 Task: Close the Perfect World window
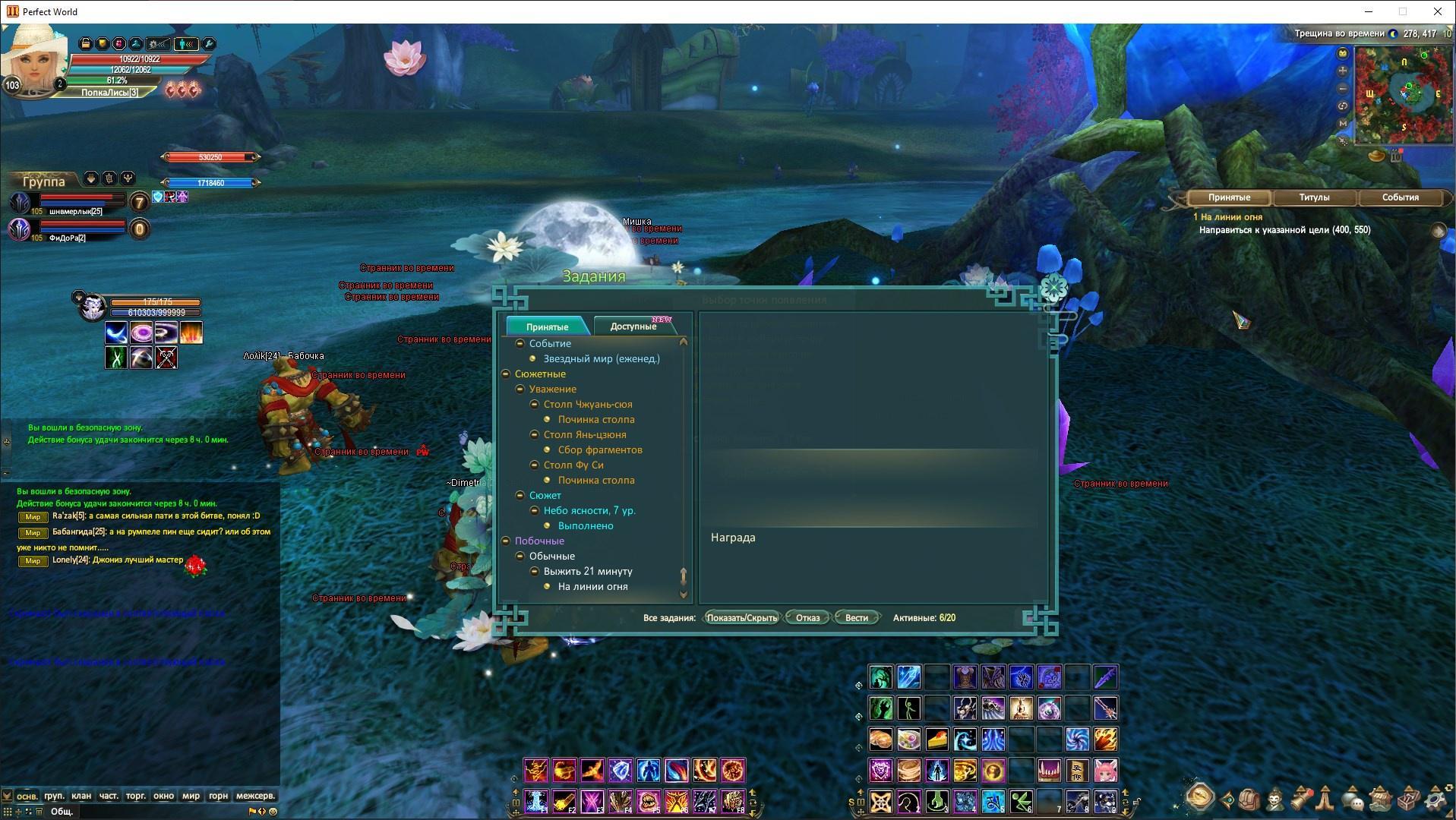click(x=1437, y=11)
